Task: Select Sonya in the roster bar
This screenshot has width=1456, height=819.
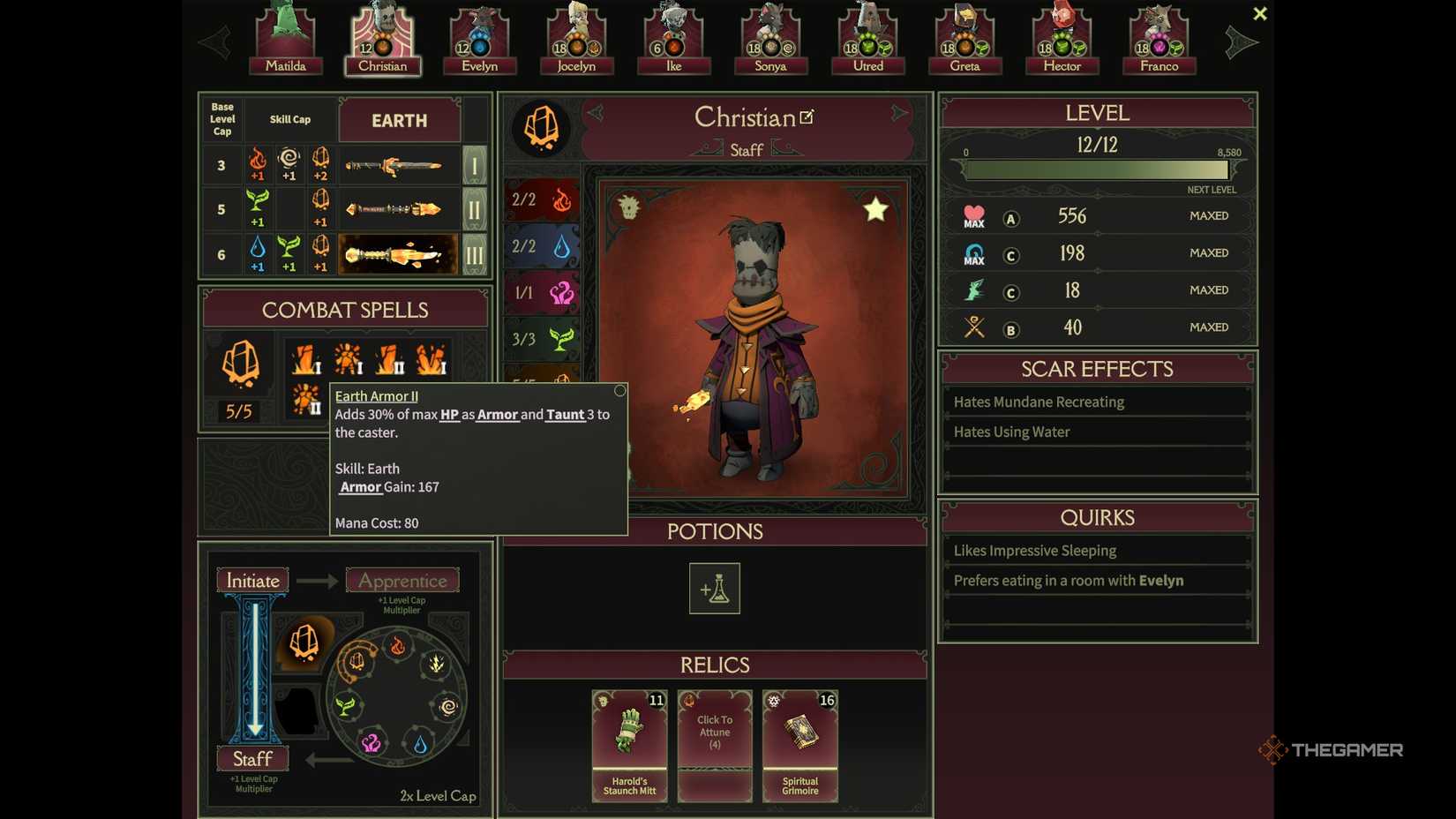Action: (x=770, y=40)
